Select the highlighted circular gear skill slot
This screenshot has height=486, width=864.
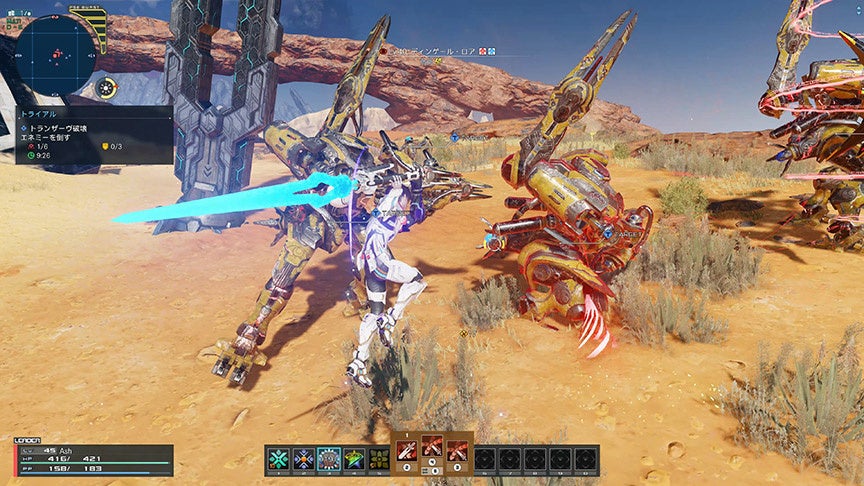(329, 459)
